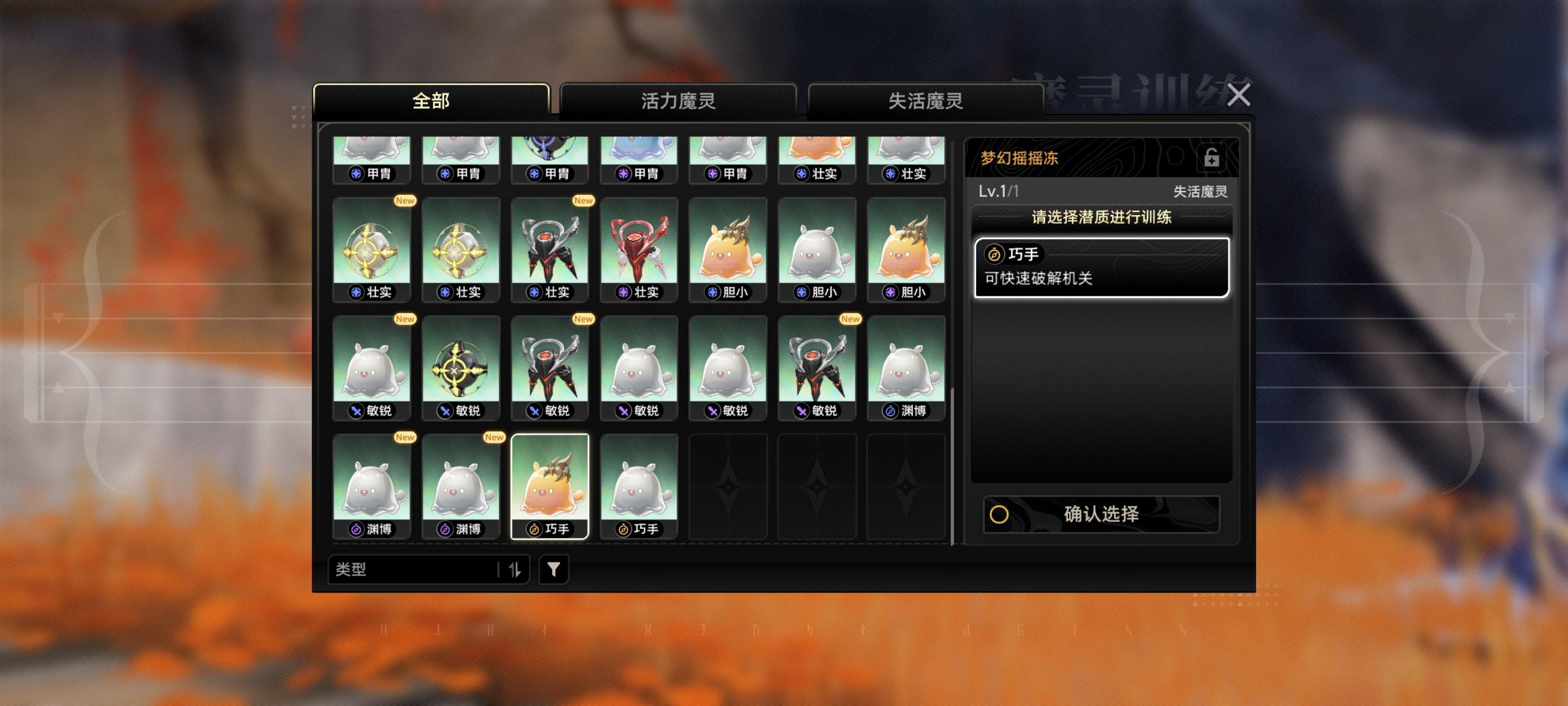Image resolution: width=1568 pixels, height=706 pixels.
Task: Toggle the lock icon beside 梦幻摇摇冻
Action: (x=1211, y=159)
